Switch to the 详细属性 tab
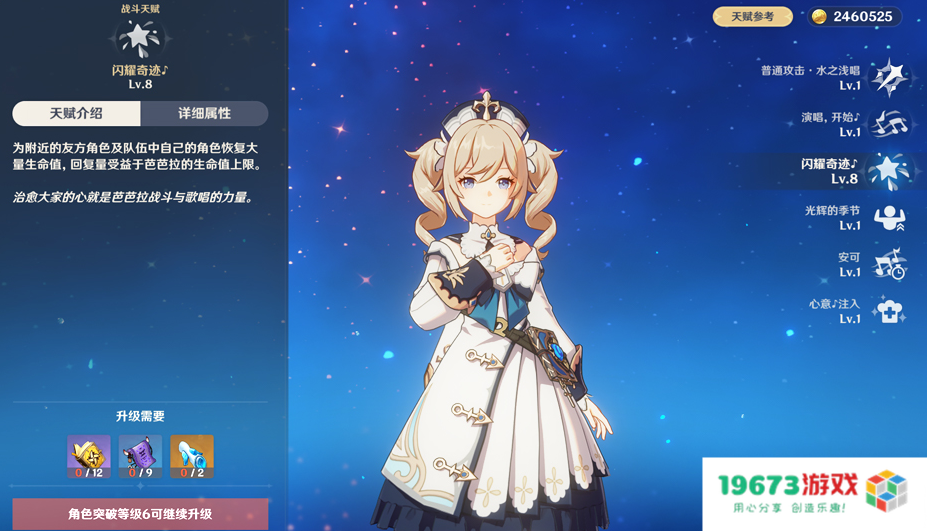The height and width of the screenshot is (531, 927). [204, 114]
